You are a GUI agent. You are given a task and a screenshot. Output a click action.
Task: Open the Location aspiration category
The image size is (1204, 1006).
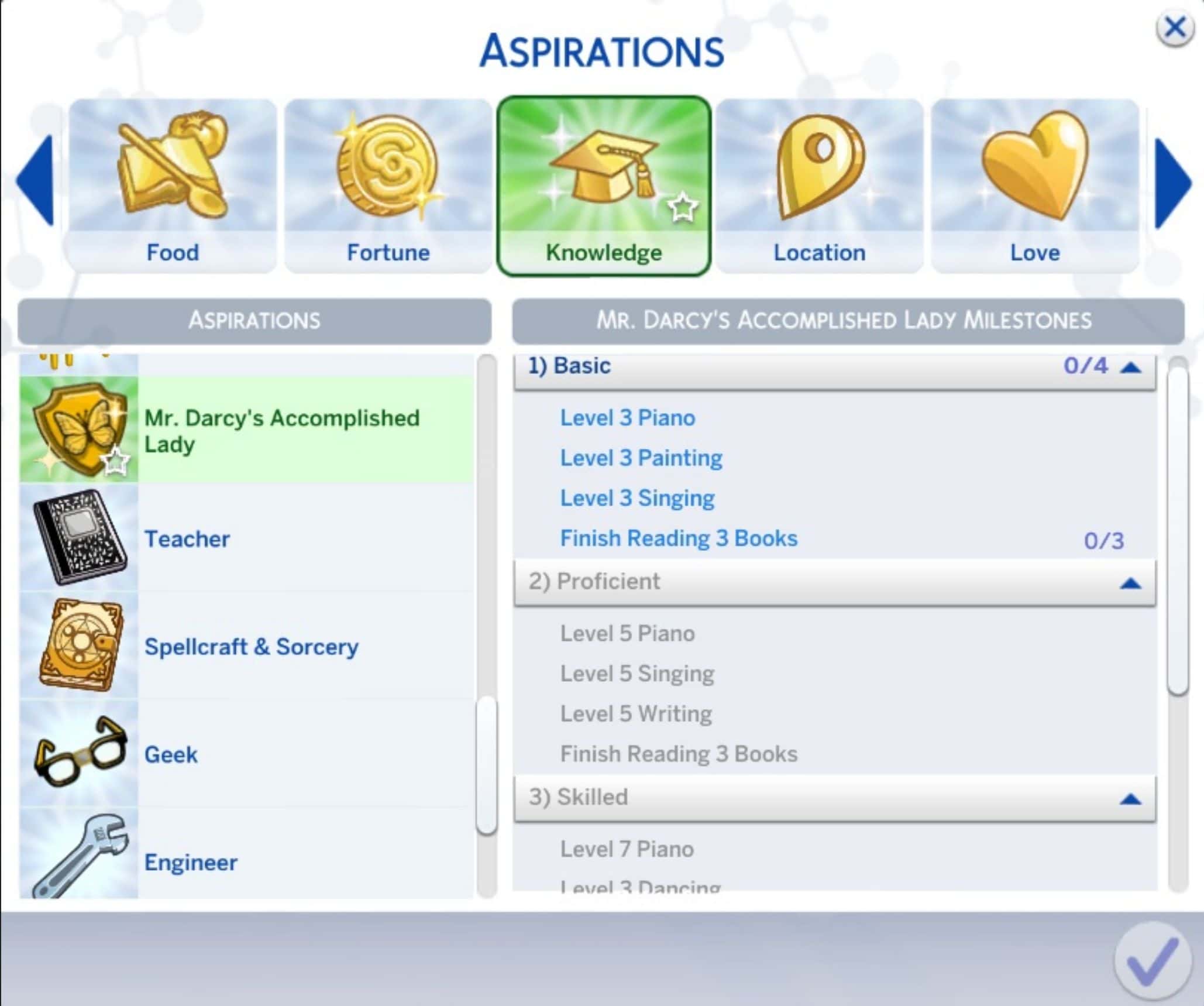pos(819,184)
